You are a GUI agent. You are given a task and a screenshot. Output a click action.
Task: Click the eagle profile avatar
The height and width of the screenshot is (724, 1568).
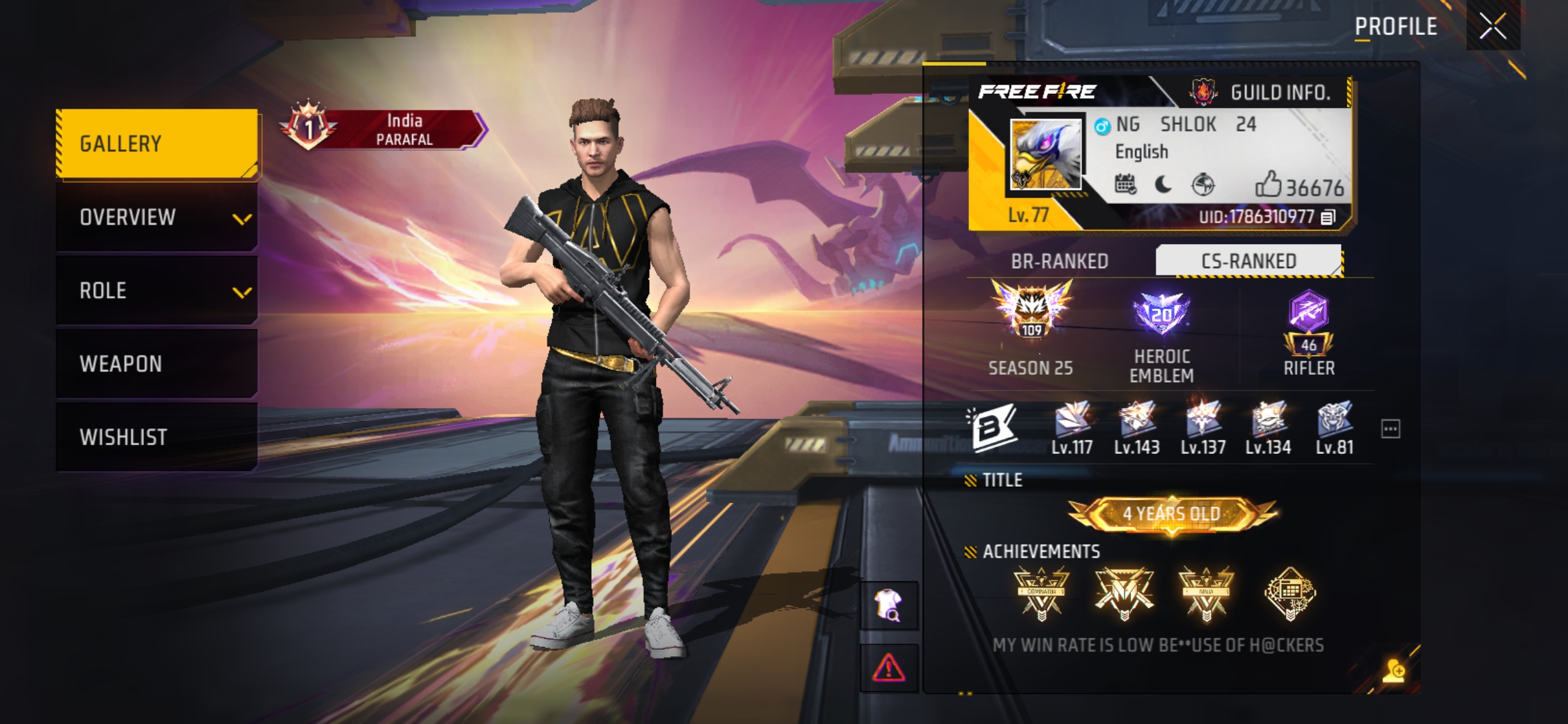click(x=1045, y=155)
